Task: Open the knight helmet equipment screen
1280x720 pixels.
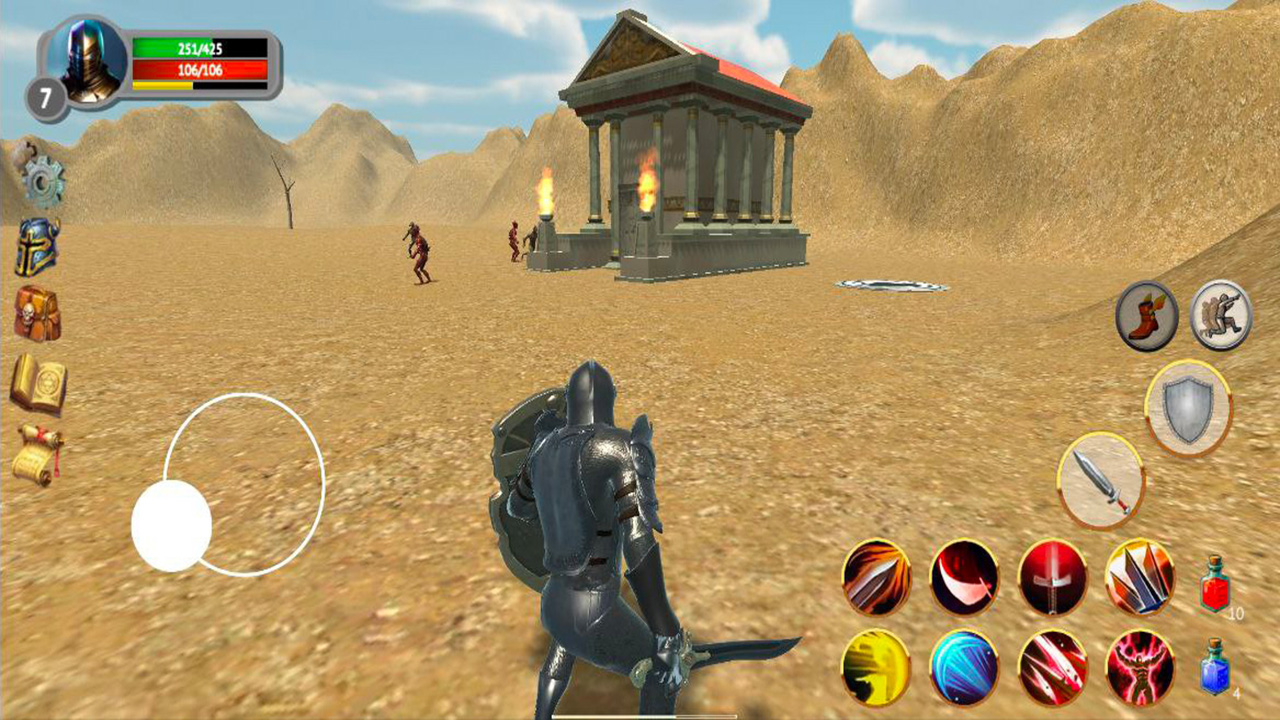Action: tap(35, 245)
